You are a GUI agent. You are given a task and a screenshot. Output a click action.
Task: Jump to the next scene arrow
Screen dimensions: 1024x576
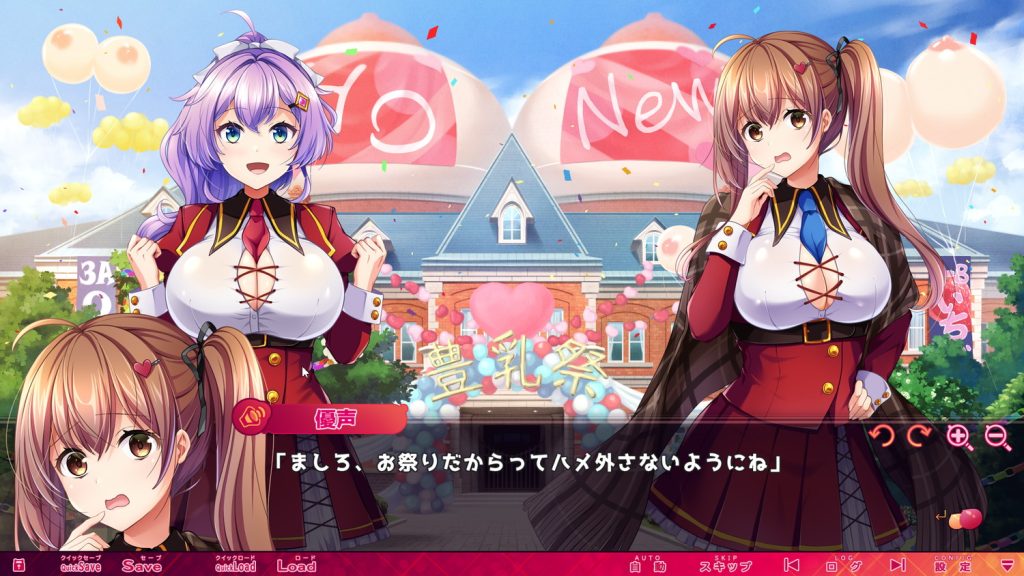point(896,565)
